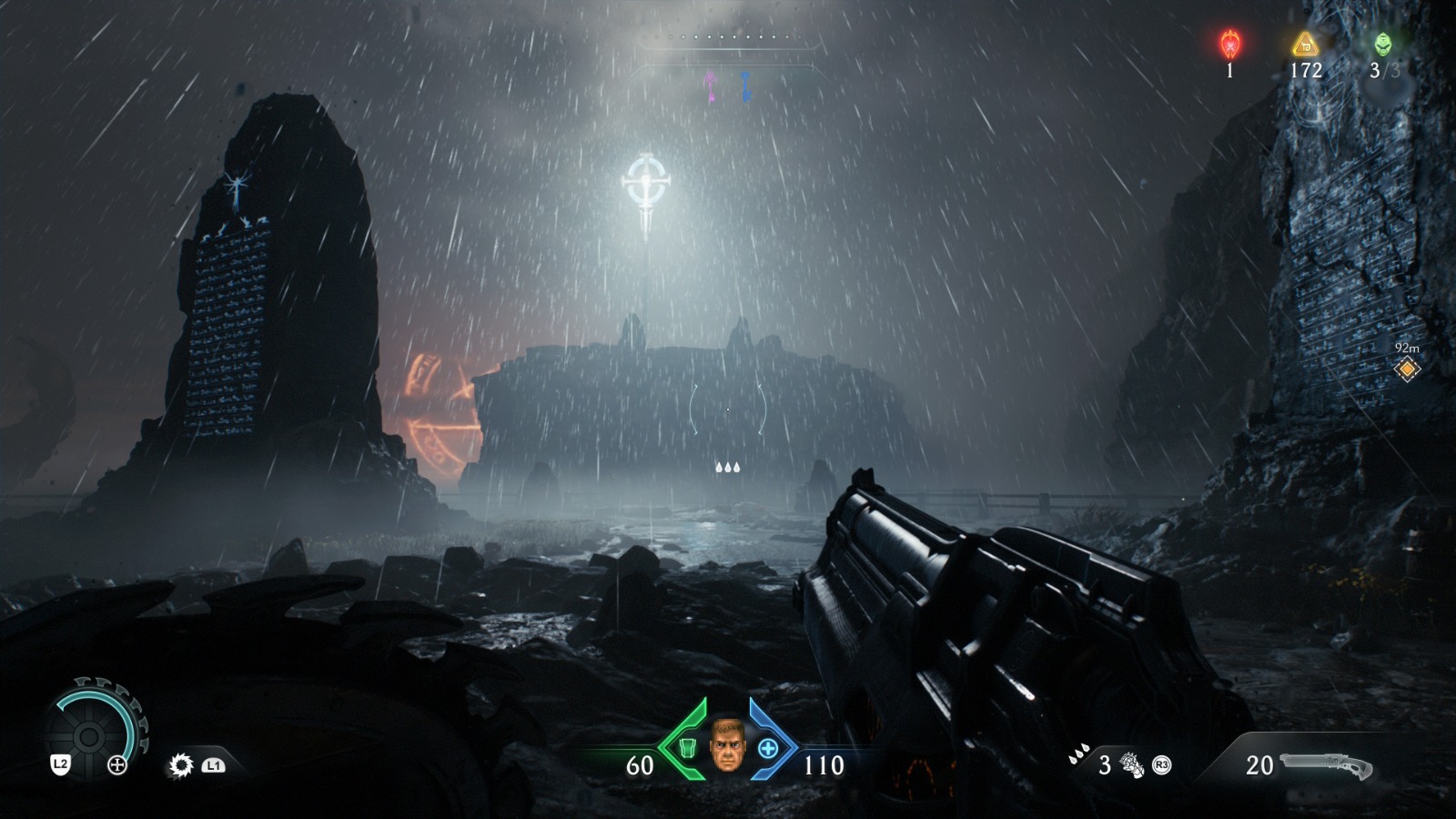Click the orange diamond 92m waypoint marker
The width and height of the screenshot is (1456, 819).
coord(1407,369)
